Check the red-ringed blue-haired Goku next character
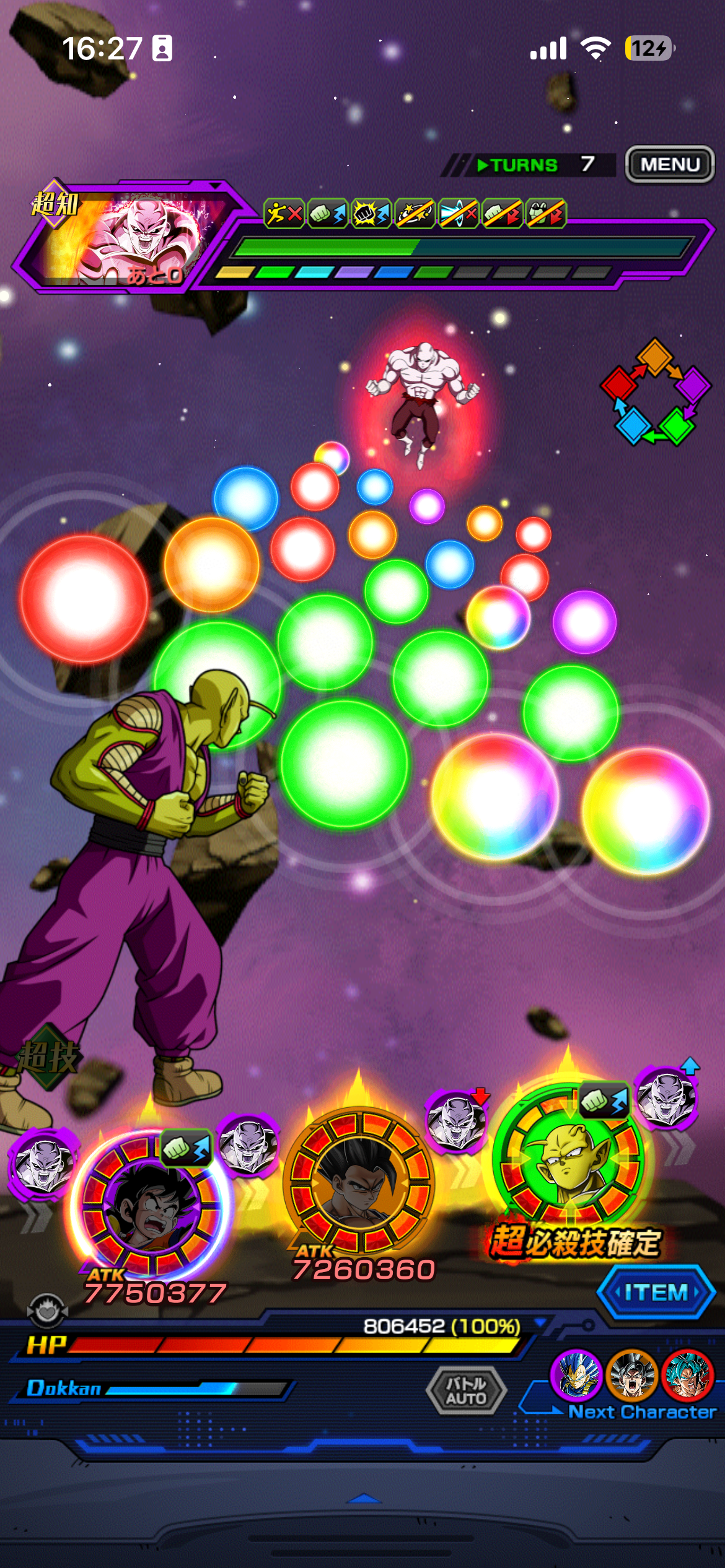 click(687, 1375)
